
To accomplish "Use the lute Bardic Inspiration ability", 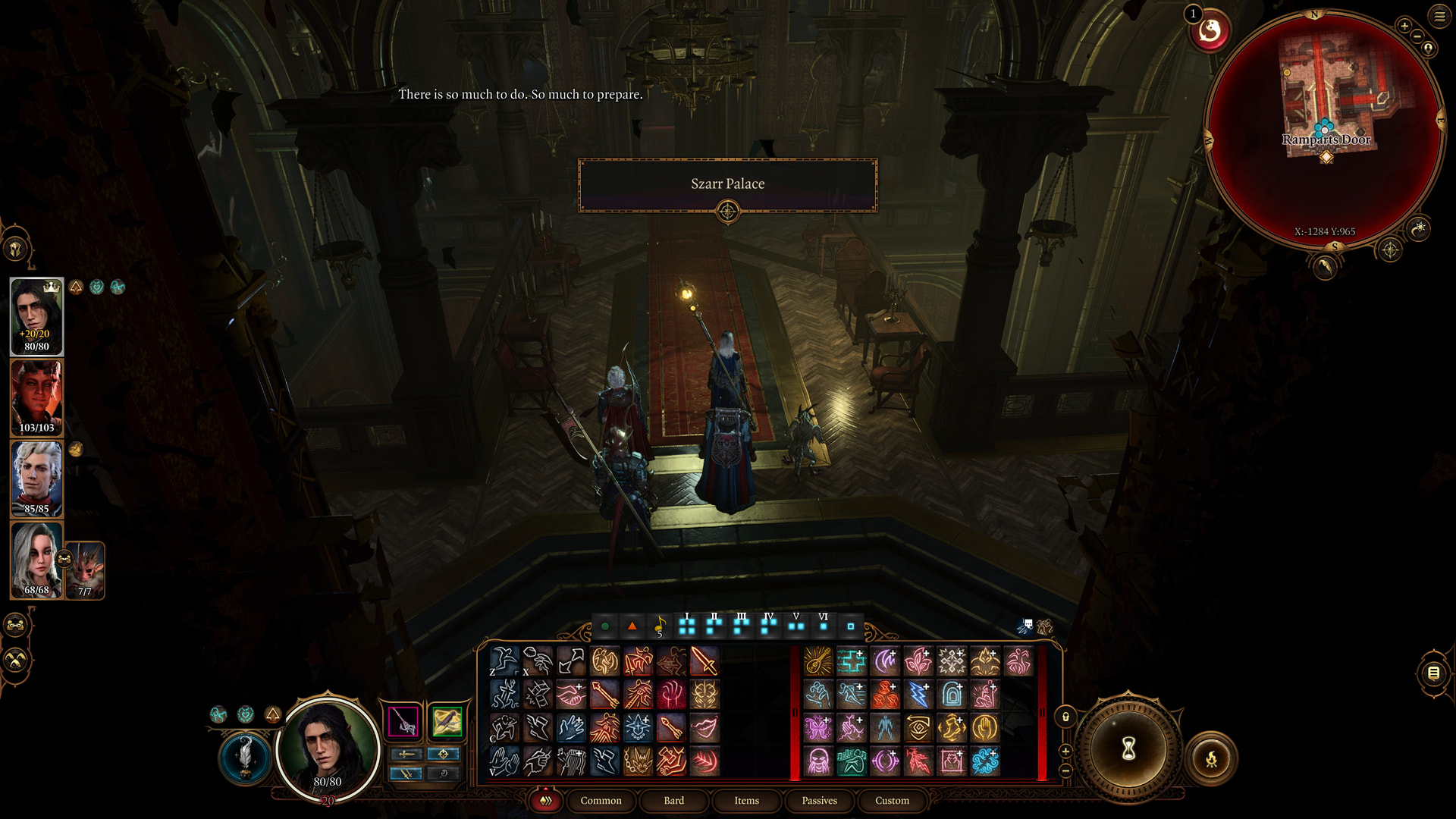I will (817, 661).
